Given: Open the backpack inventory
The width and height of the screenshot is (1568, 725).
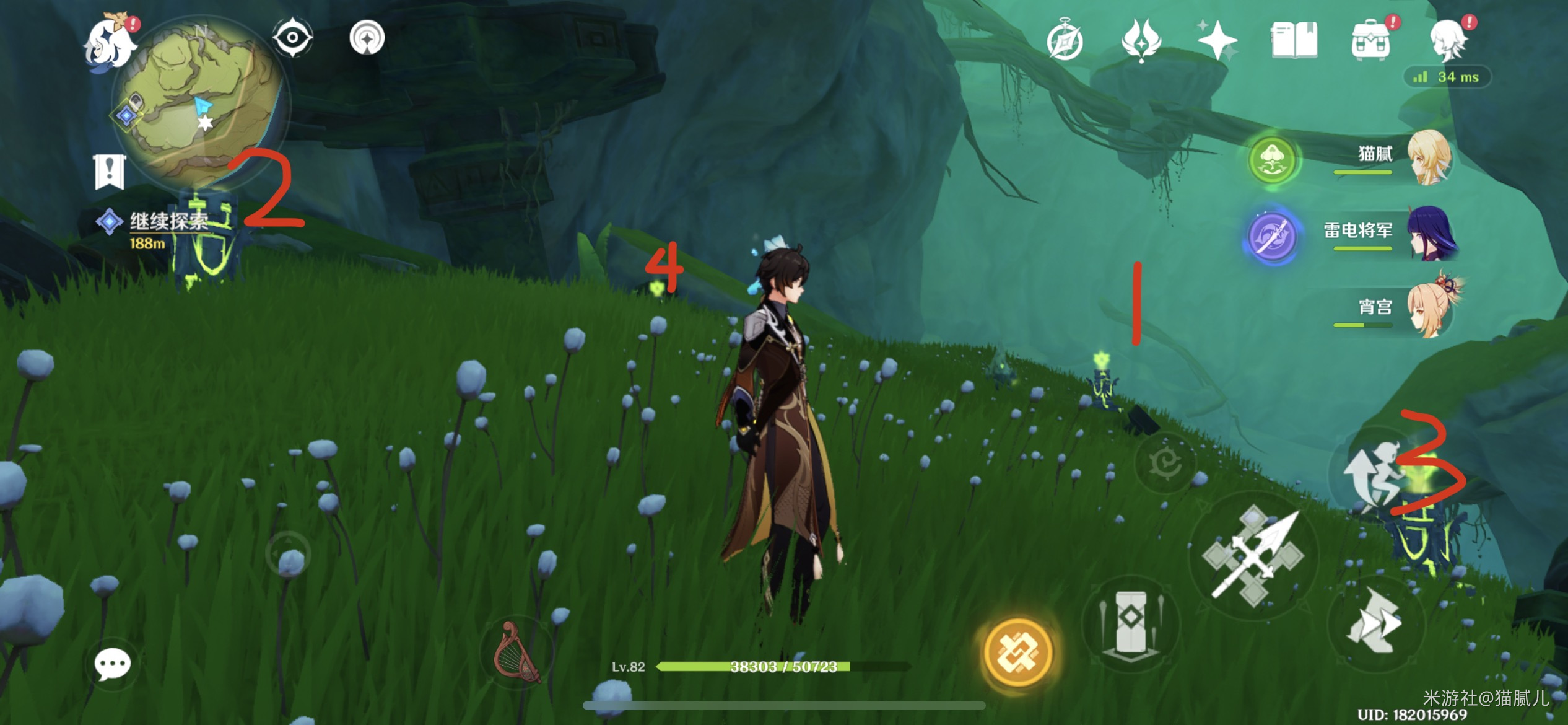Looking at the screenshot, I should 1370,41.
